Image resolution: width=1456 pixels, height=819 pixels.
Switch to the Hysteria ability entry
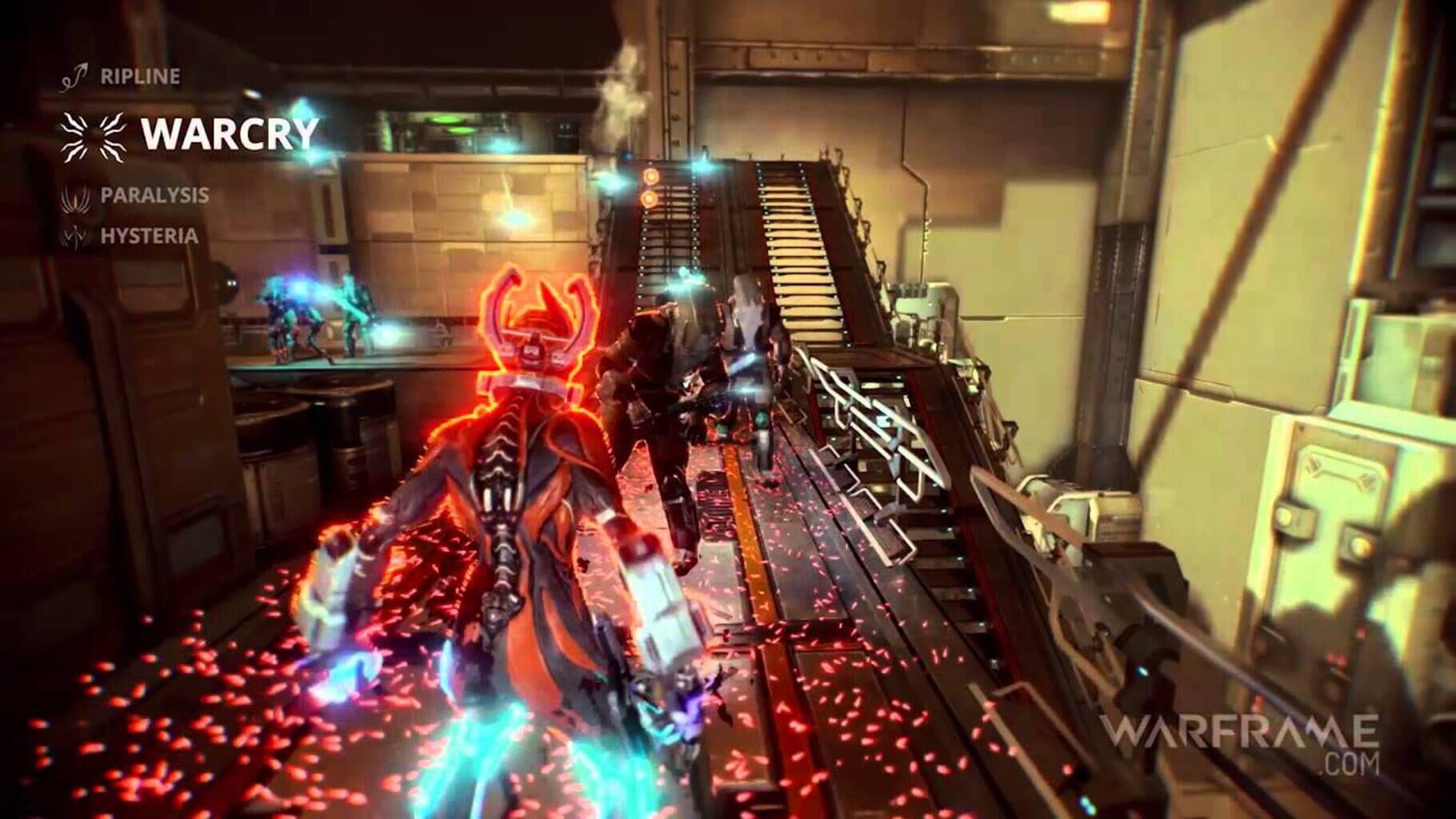tap(148, 236)
